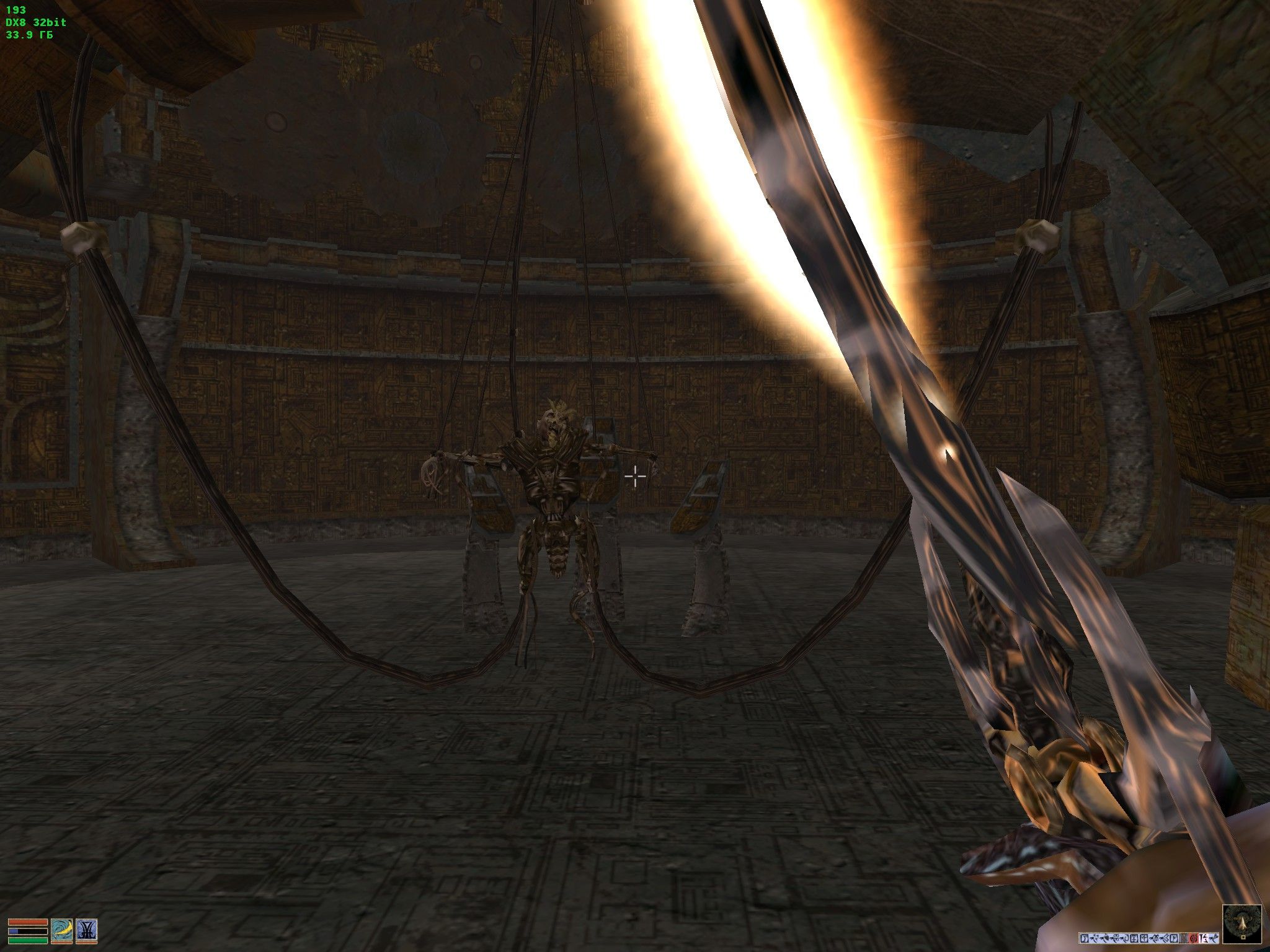Click the darkened effect icon before the red one
This screenshot has height=952, width=1270.
(1183, 938)
